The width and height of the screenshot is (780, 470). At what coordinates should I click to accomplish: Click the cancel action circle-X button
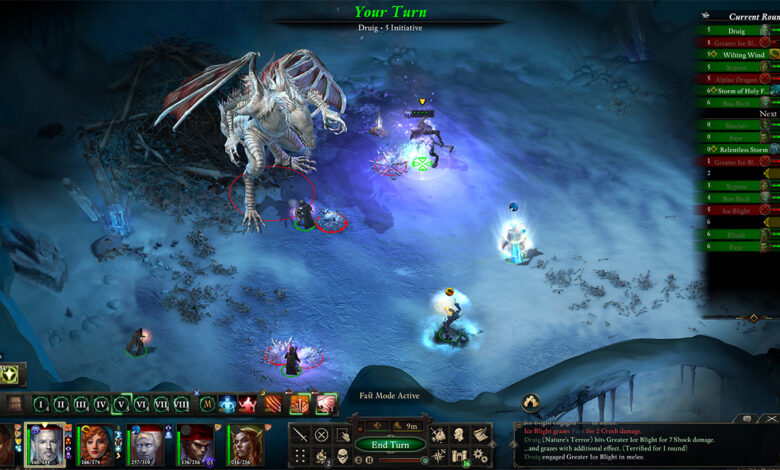tap(322, 434)
